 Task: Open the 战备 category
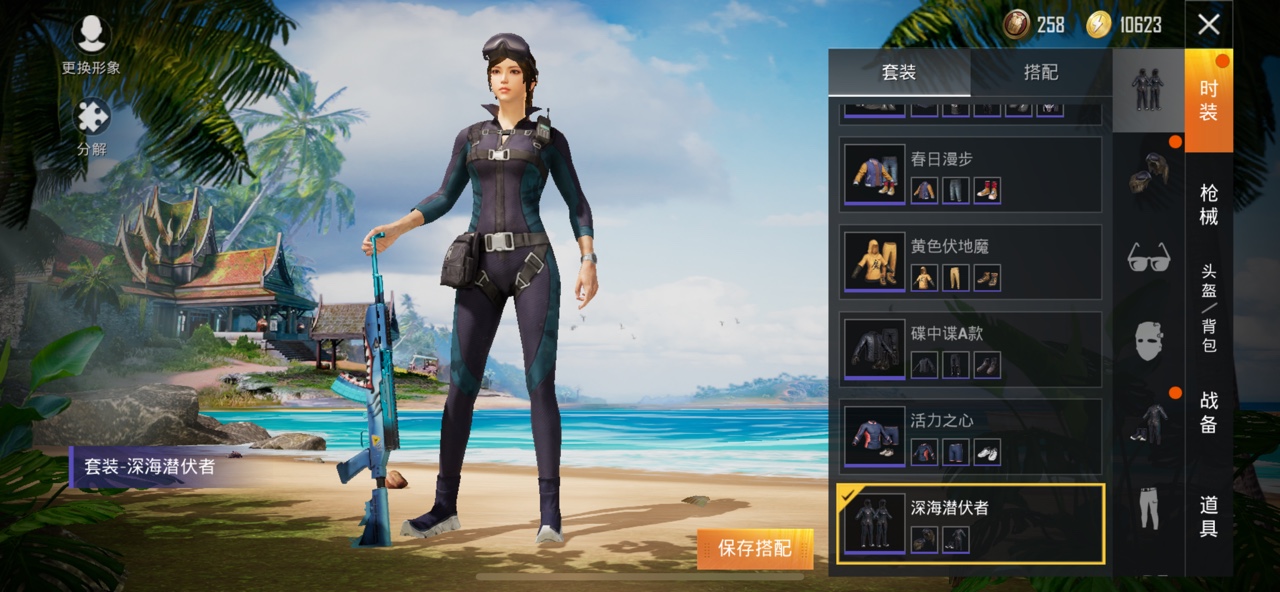pos(1208,412)
